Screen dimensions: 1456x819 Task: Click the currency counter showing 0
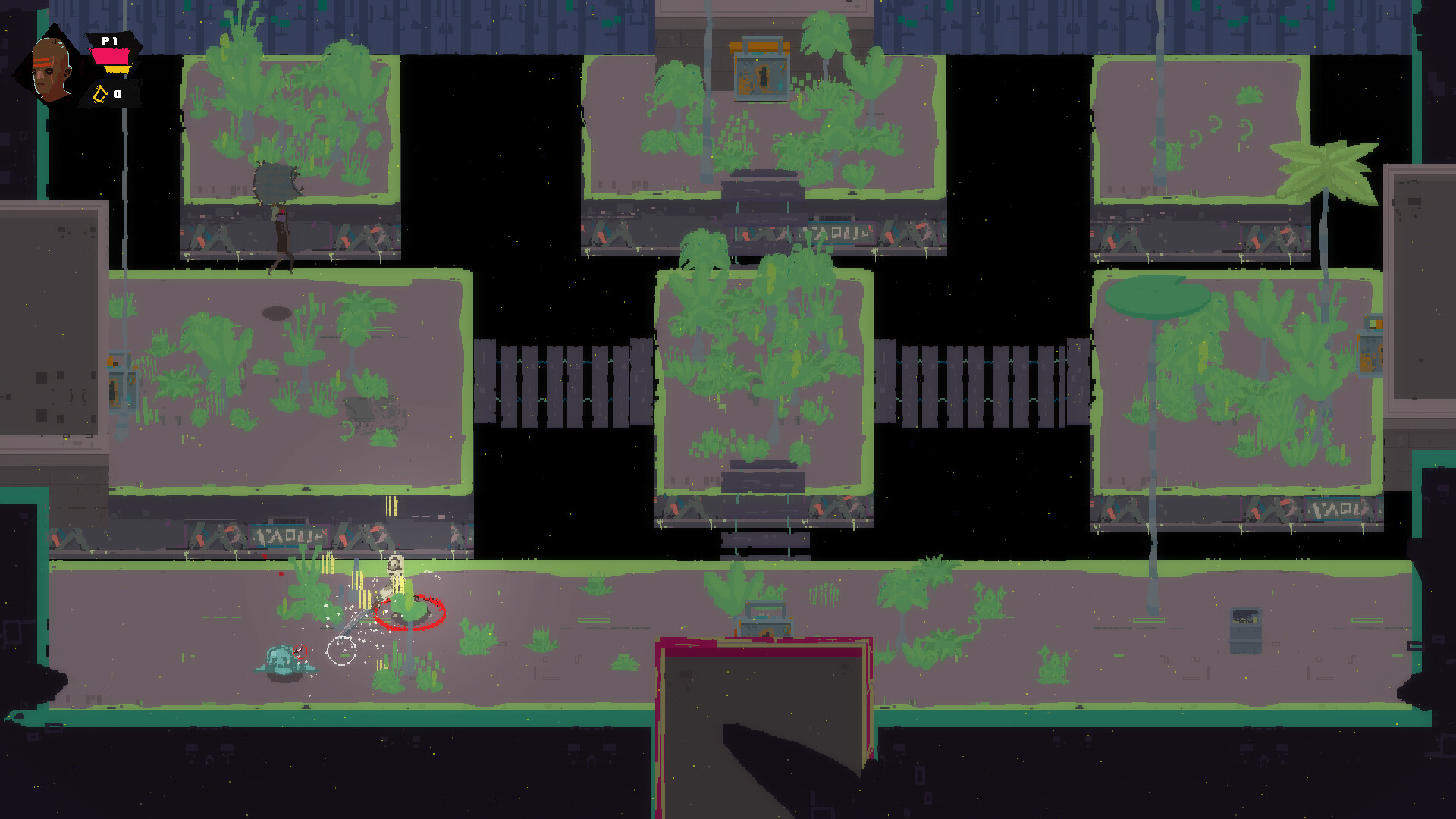(117, 96)
